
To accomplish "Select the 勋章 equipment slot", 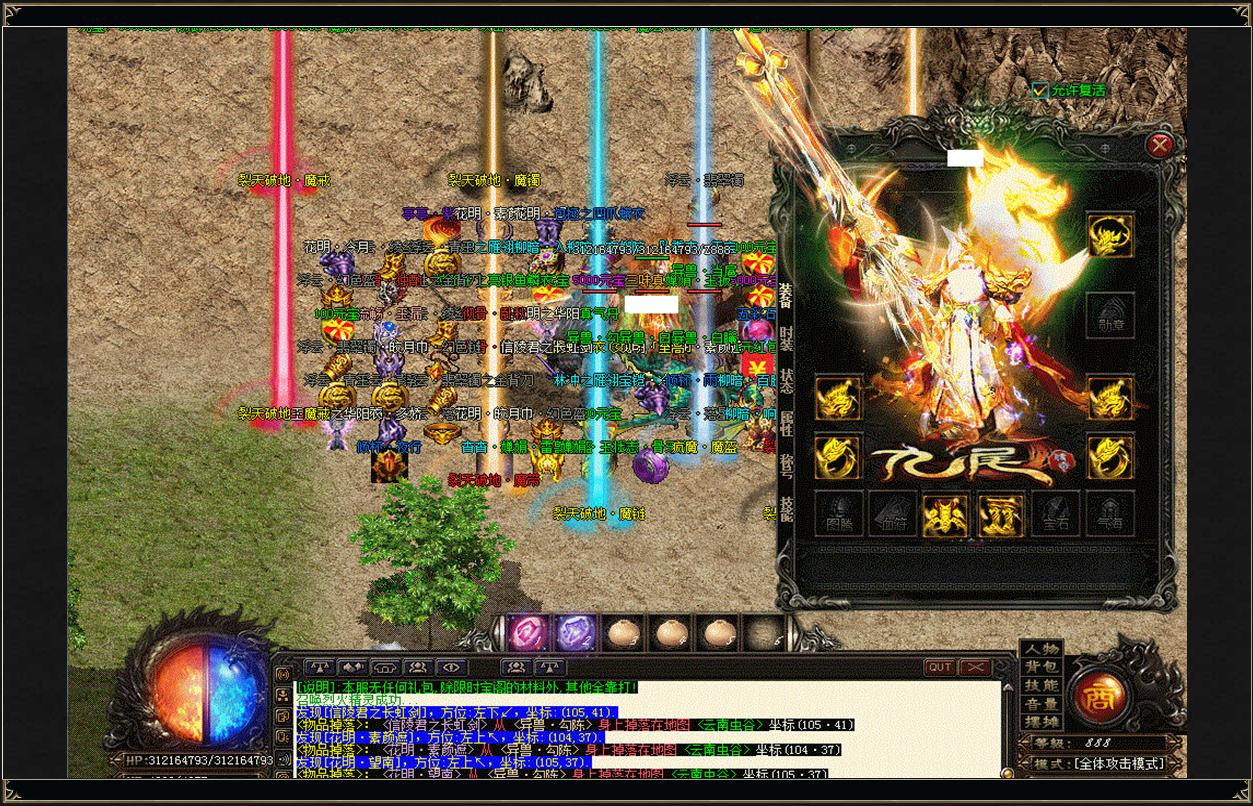I will (1109, 315).
